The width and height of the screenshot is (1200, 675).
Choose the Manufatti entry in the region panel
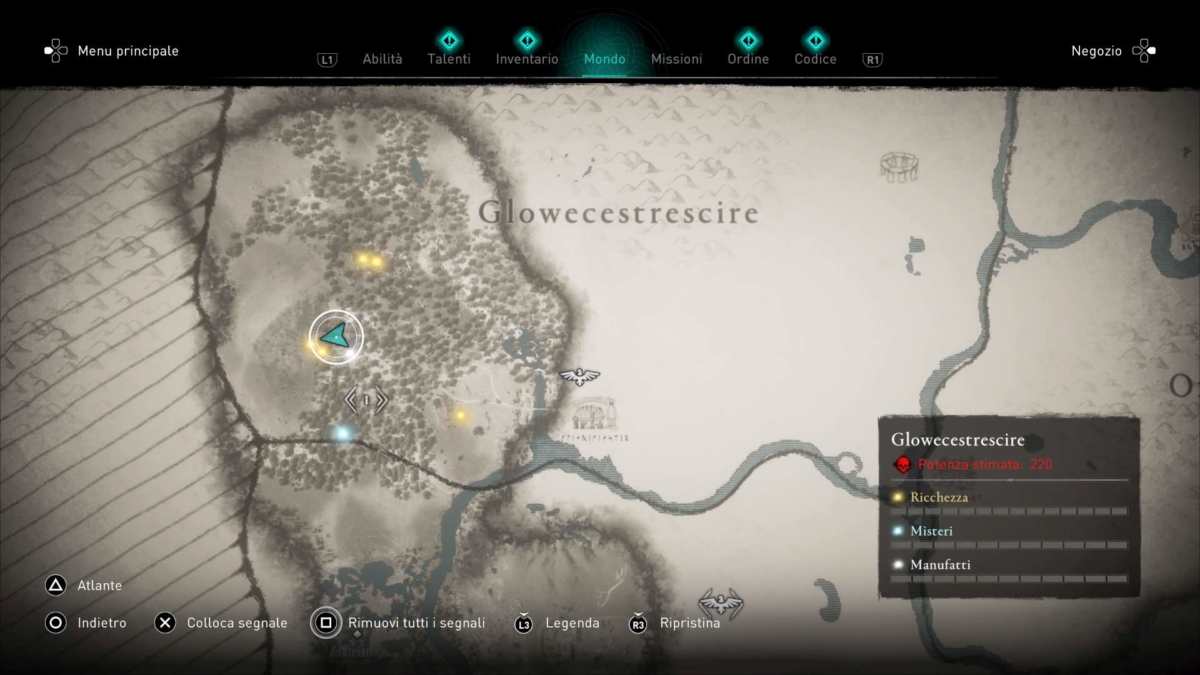(x=940, y=565)
